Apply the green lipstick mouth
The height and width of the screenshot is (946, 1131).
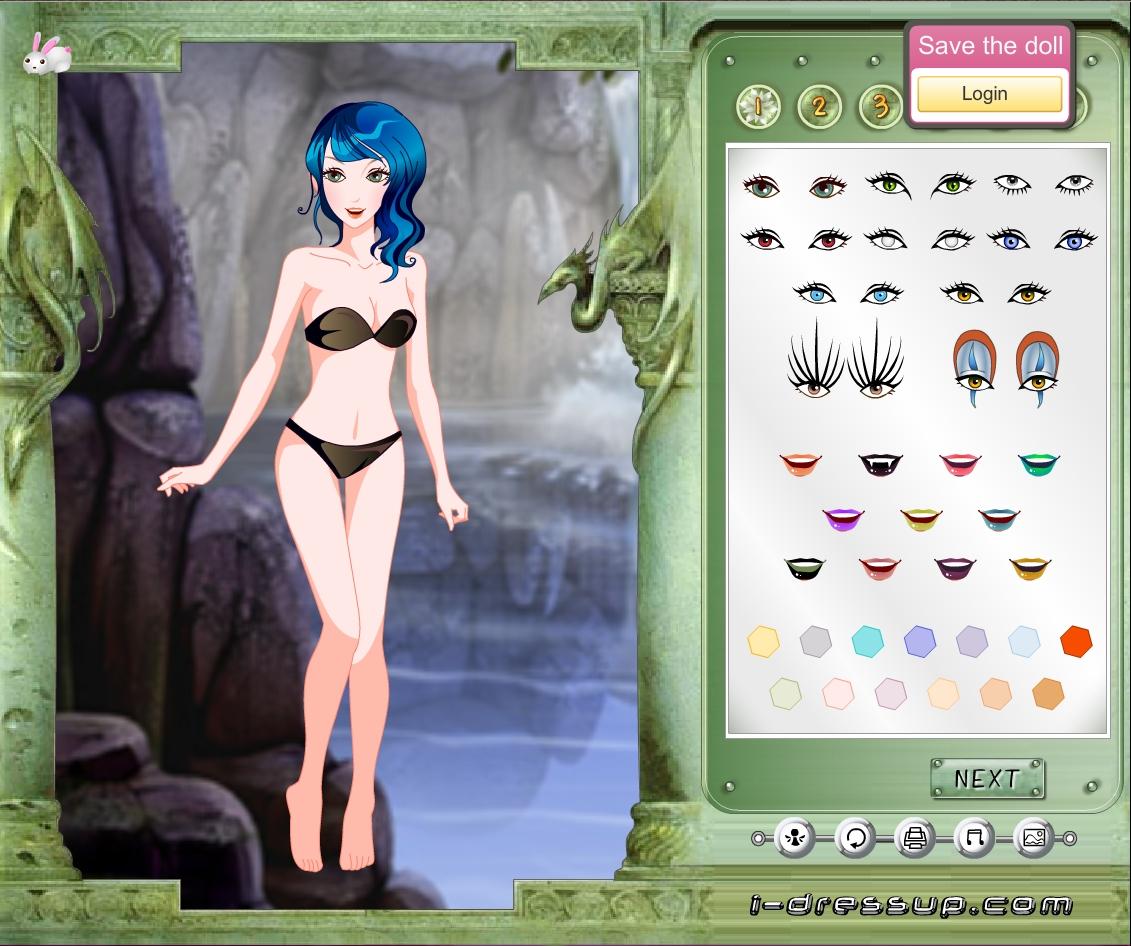[x=1039, y=462]
